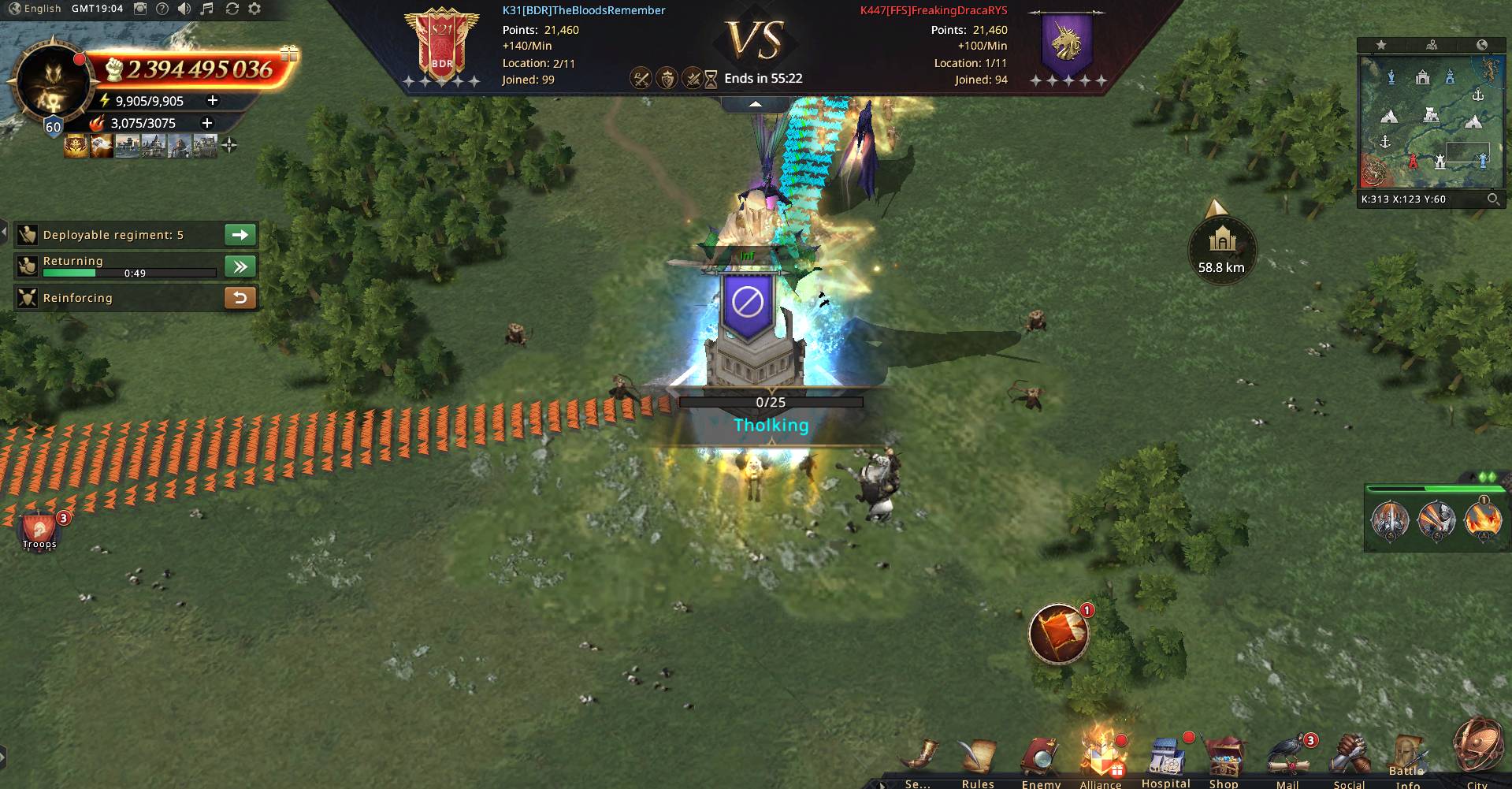This screenshot has width=1512, height=789.
Task: Open the Hospital
Action: (x=1166, y=761)
